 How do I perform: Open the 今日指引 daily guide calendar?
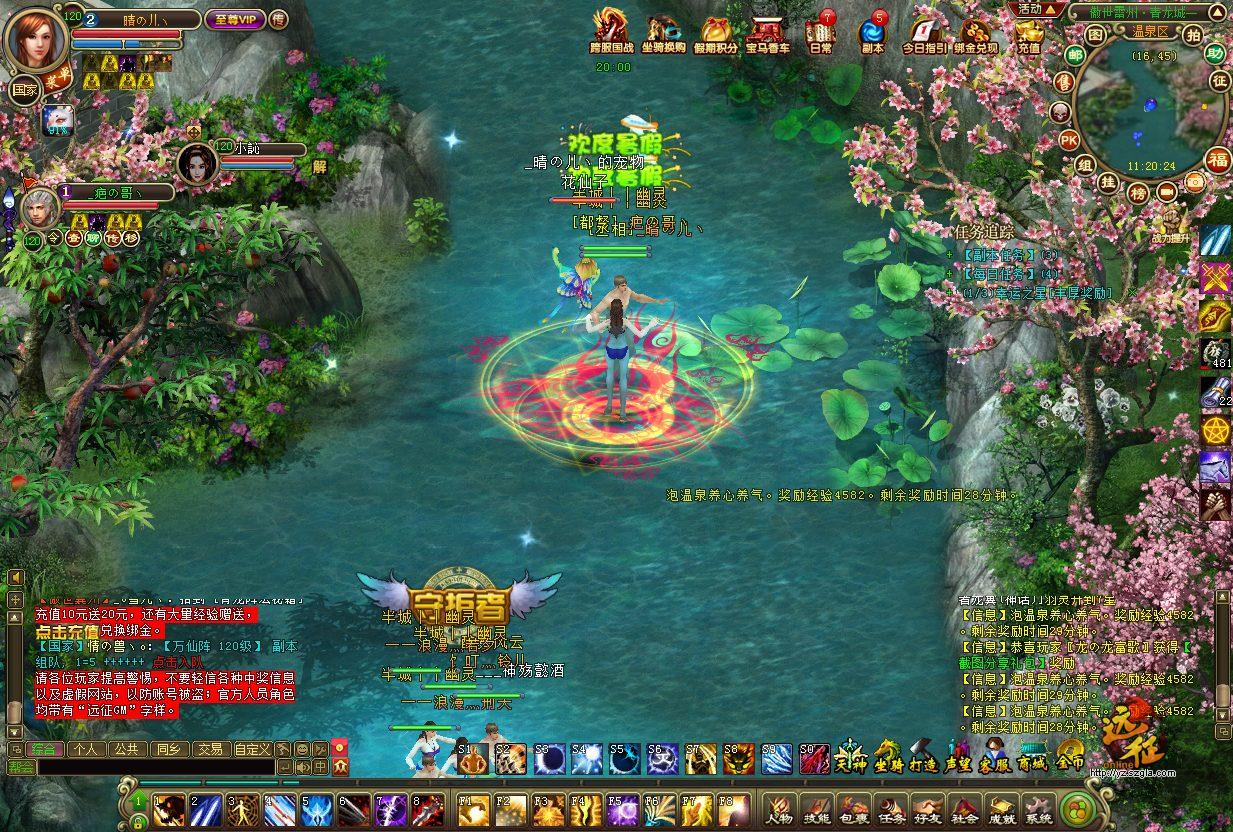tap(924, 30)
